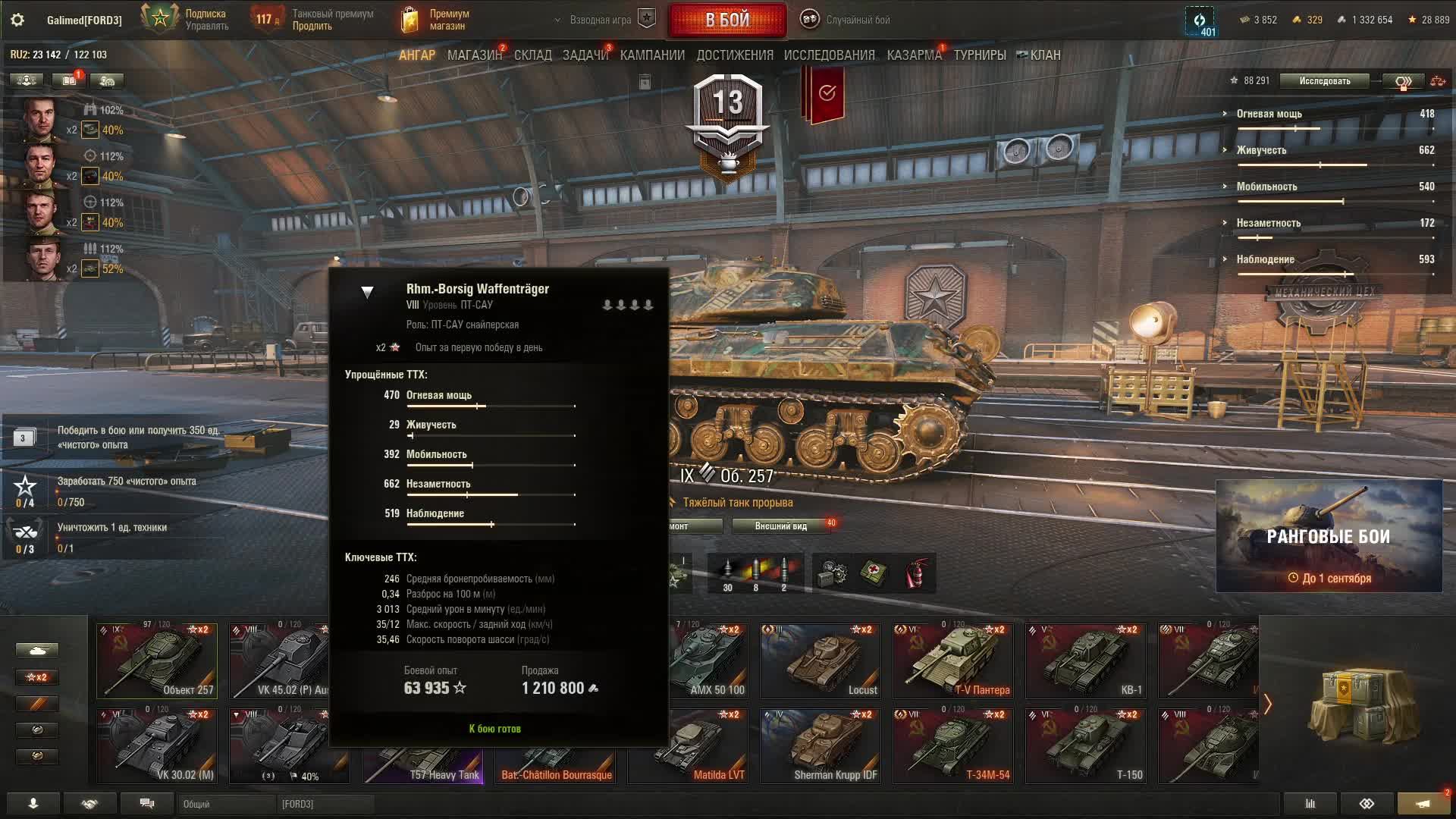Click the Исследовать research button
The image size is (1456, 819).
1324,81
